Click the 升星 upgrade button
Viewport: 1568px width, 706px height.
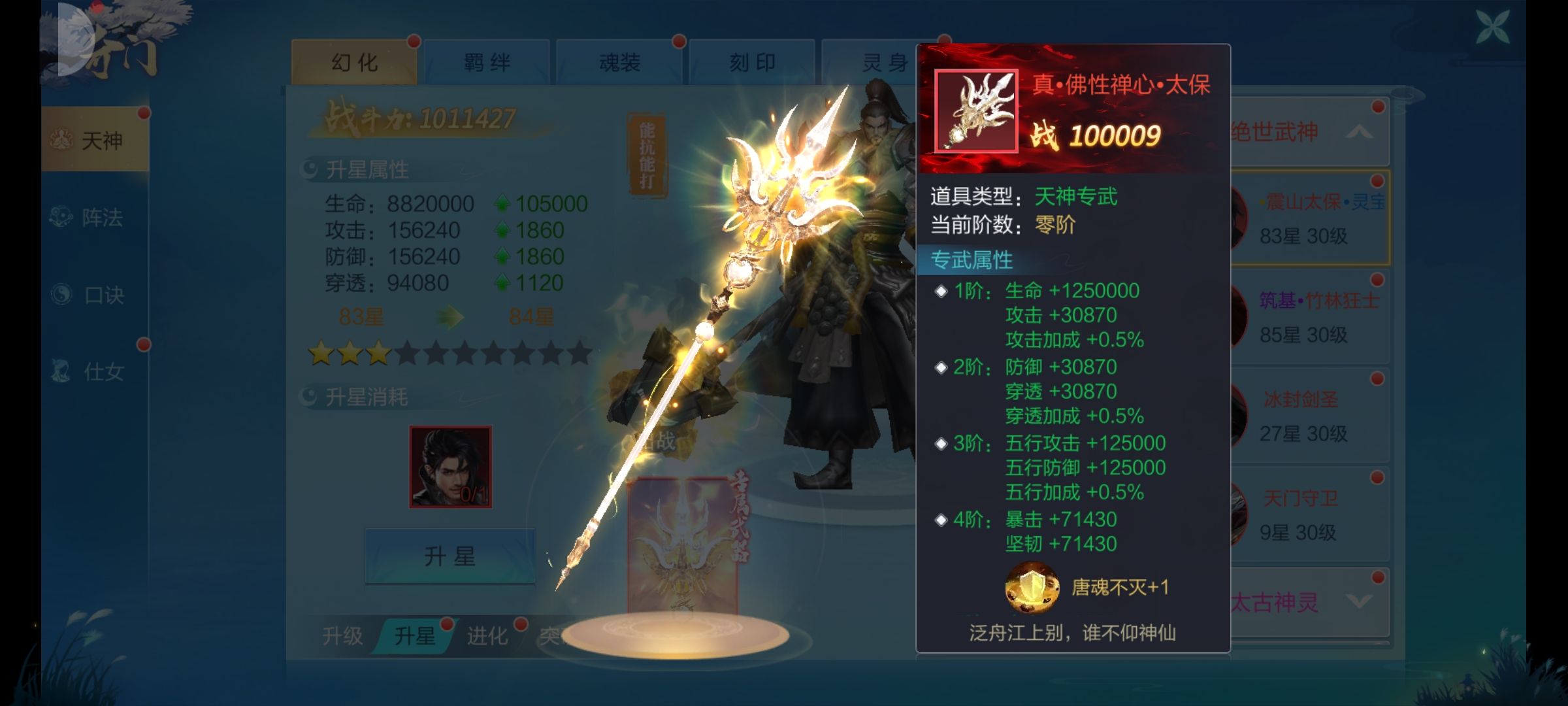[x=449, y=556]
